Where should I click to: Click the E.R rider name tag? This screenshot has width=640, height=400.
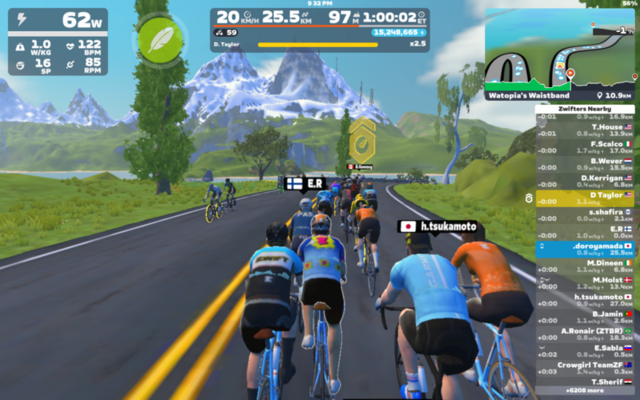306,184
